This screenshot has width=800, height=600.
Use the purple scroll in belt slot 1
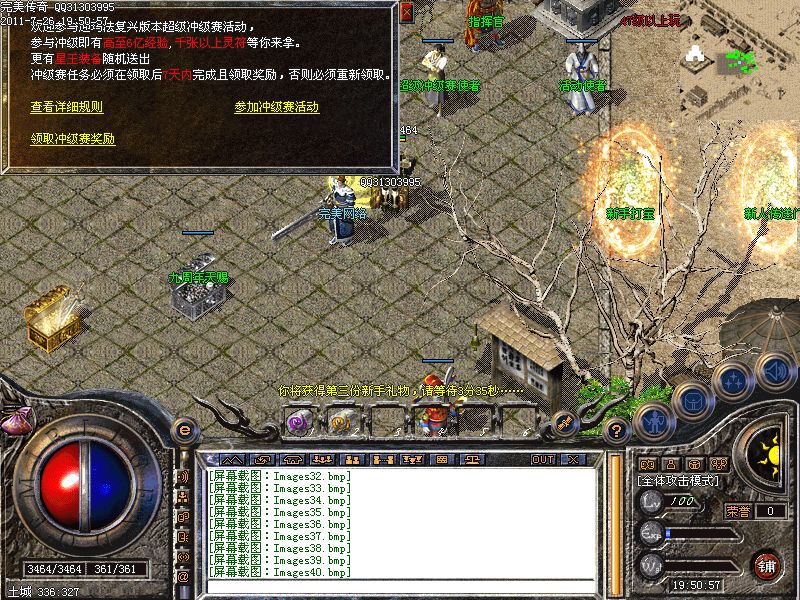[x=298, y=422]
